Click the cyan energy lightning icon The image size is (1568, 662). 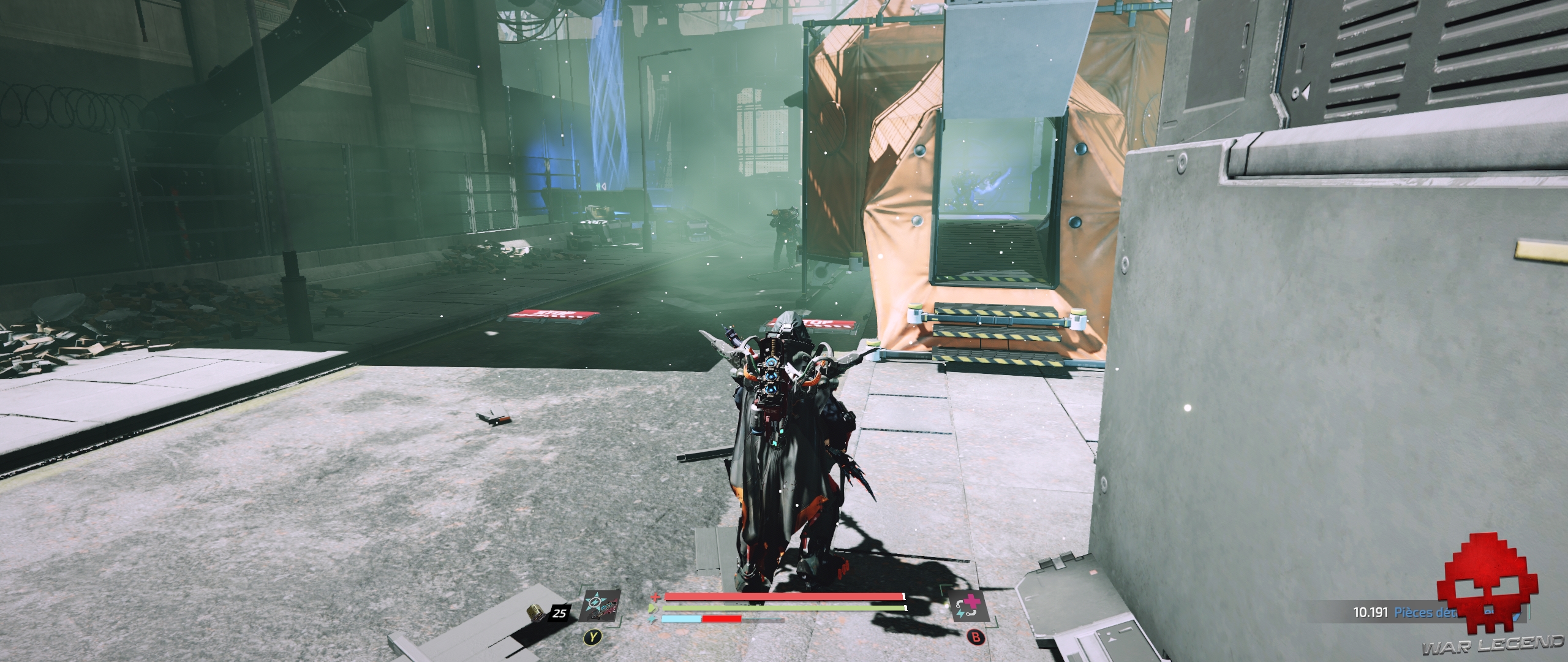(x=651, y=618)
